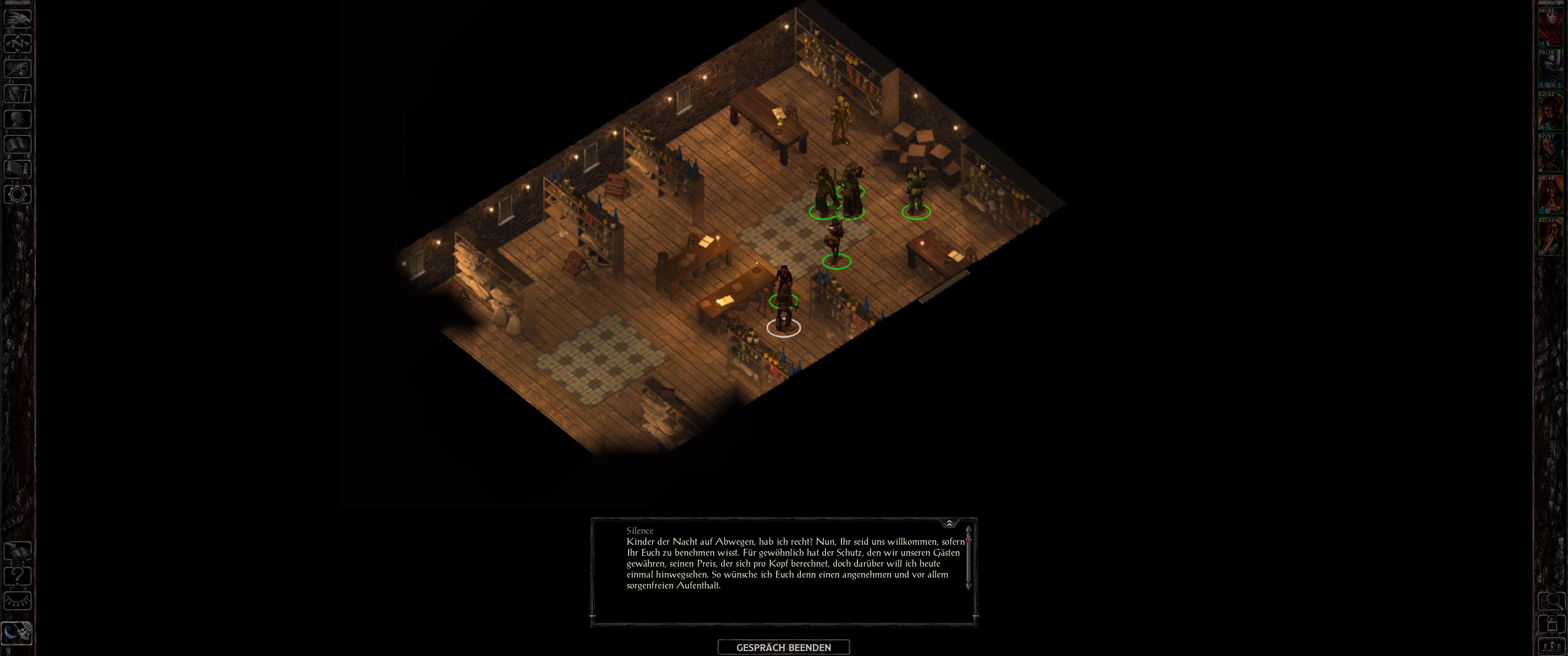Select the party portrait showing 70/70 health
This screenshot has width=1568, height=656.
point(1550,69)
